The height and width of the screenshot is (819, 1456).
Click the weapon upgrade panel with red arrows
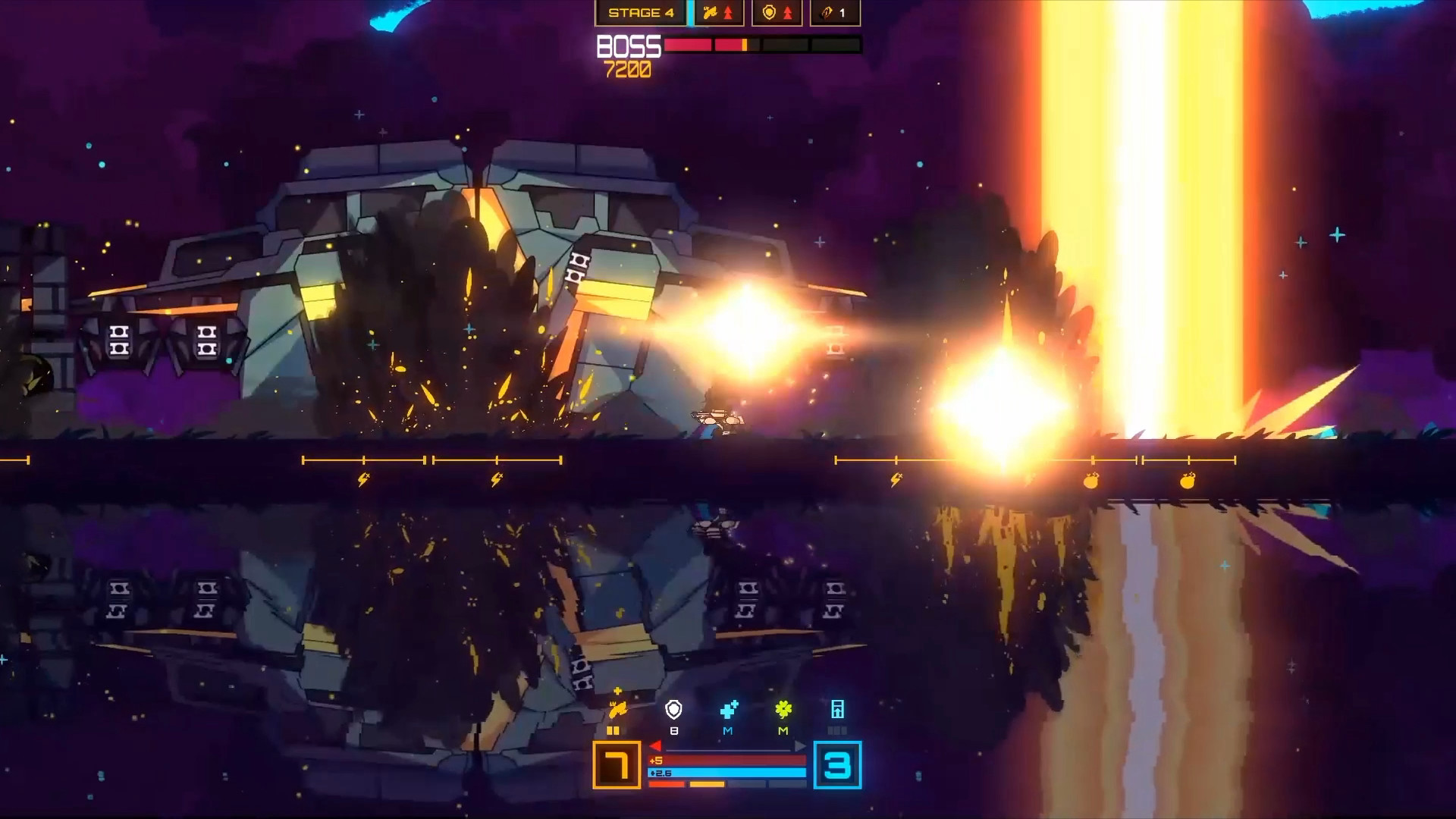718,13
